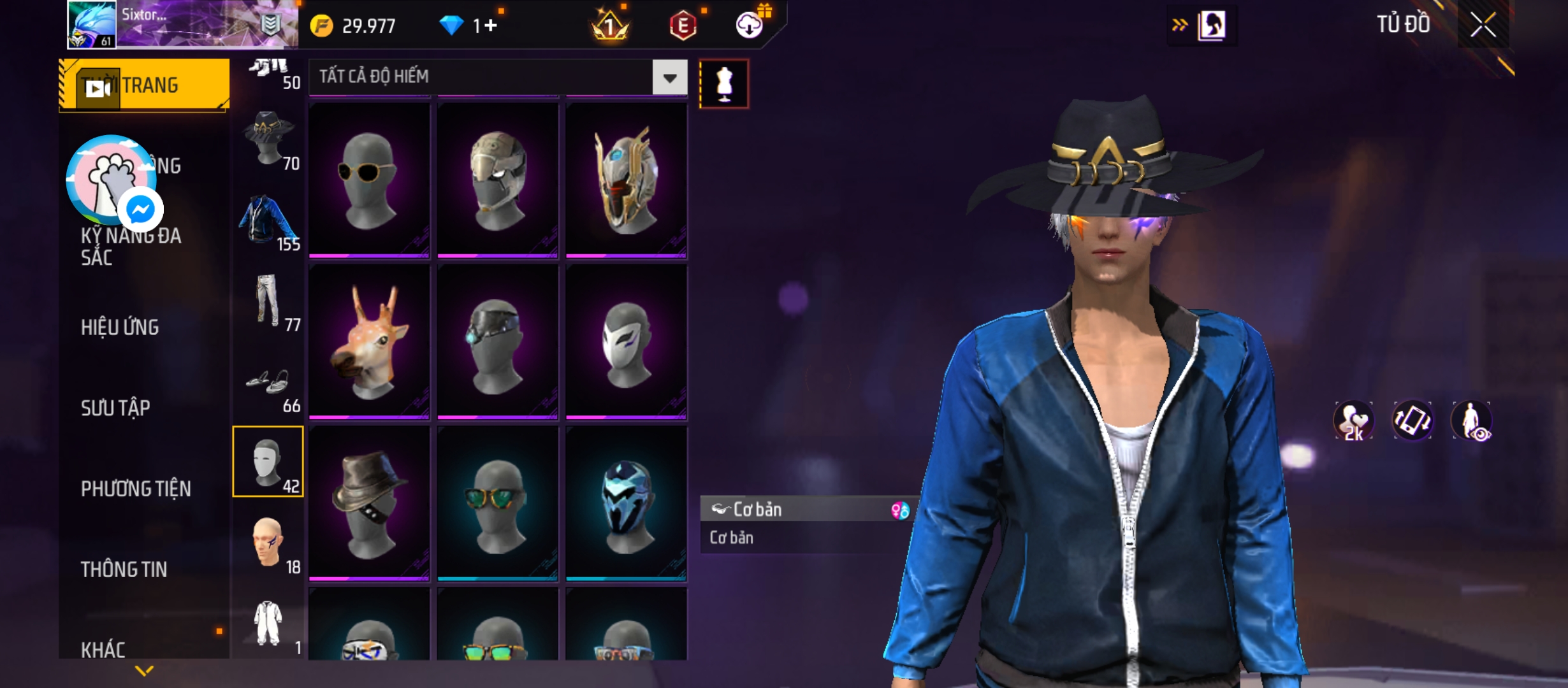This screenshot has height=688, width=1568.
Task: Open the Phương Tiện menu
Action: click(136, 489)
